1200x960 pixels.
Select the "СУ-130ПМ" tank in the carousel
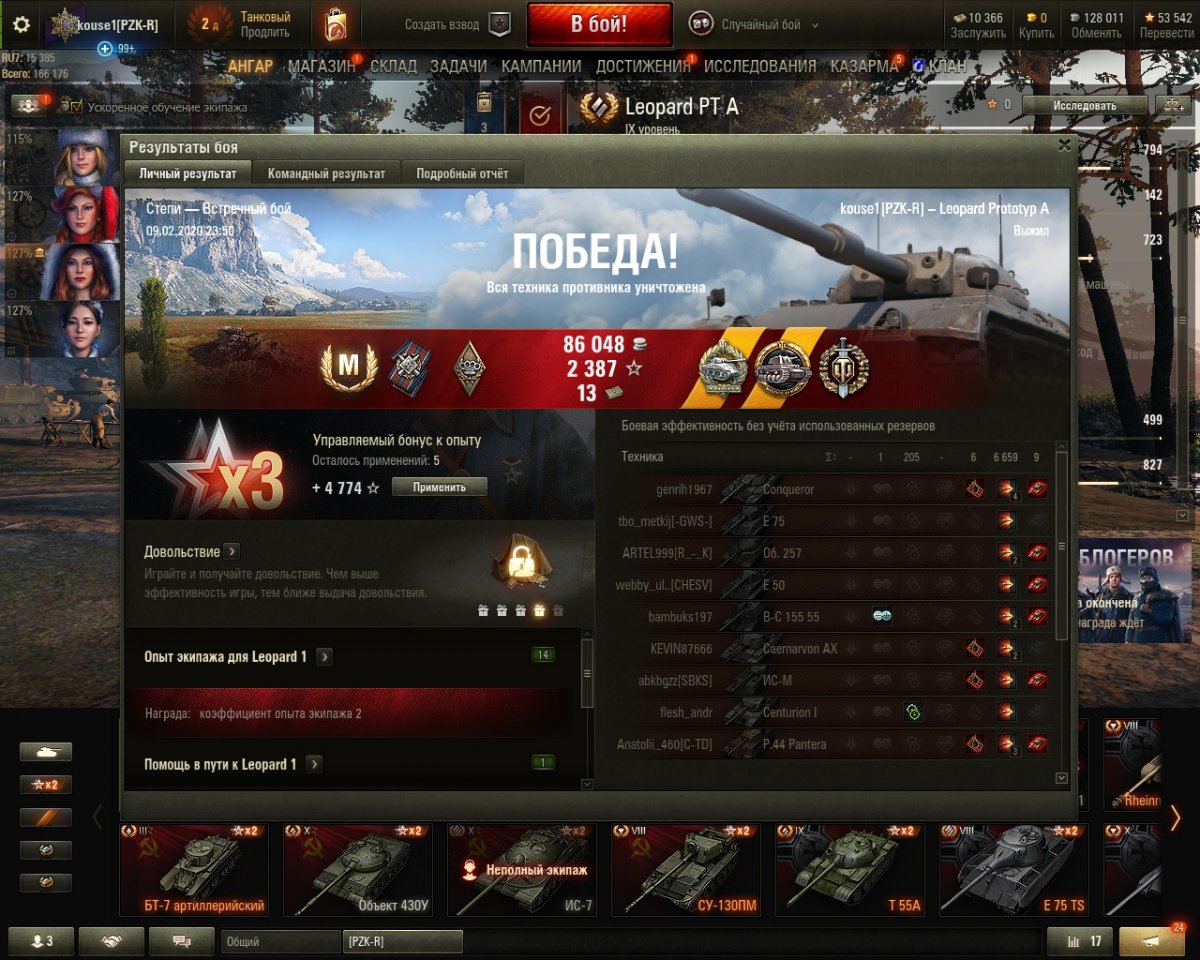[x=685, y=868]
